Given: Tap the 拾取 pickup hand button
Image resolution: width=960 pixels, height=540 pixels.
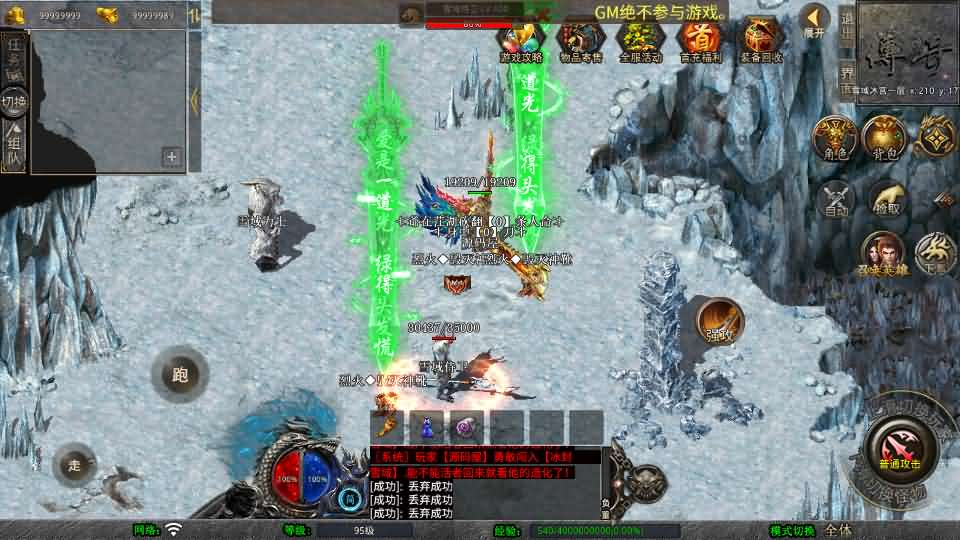Looking at the screenshot, I should pyautogui.click(x=887, y=199).
